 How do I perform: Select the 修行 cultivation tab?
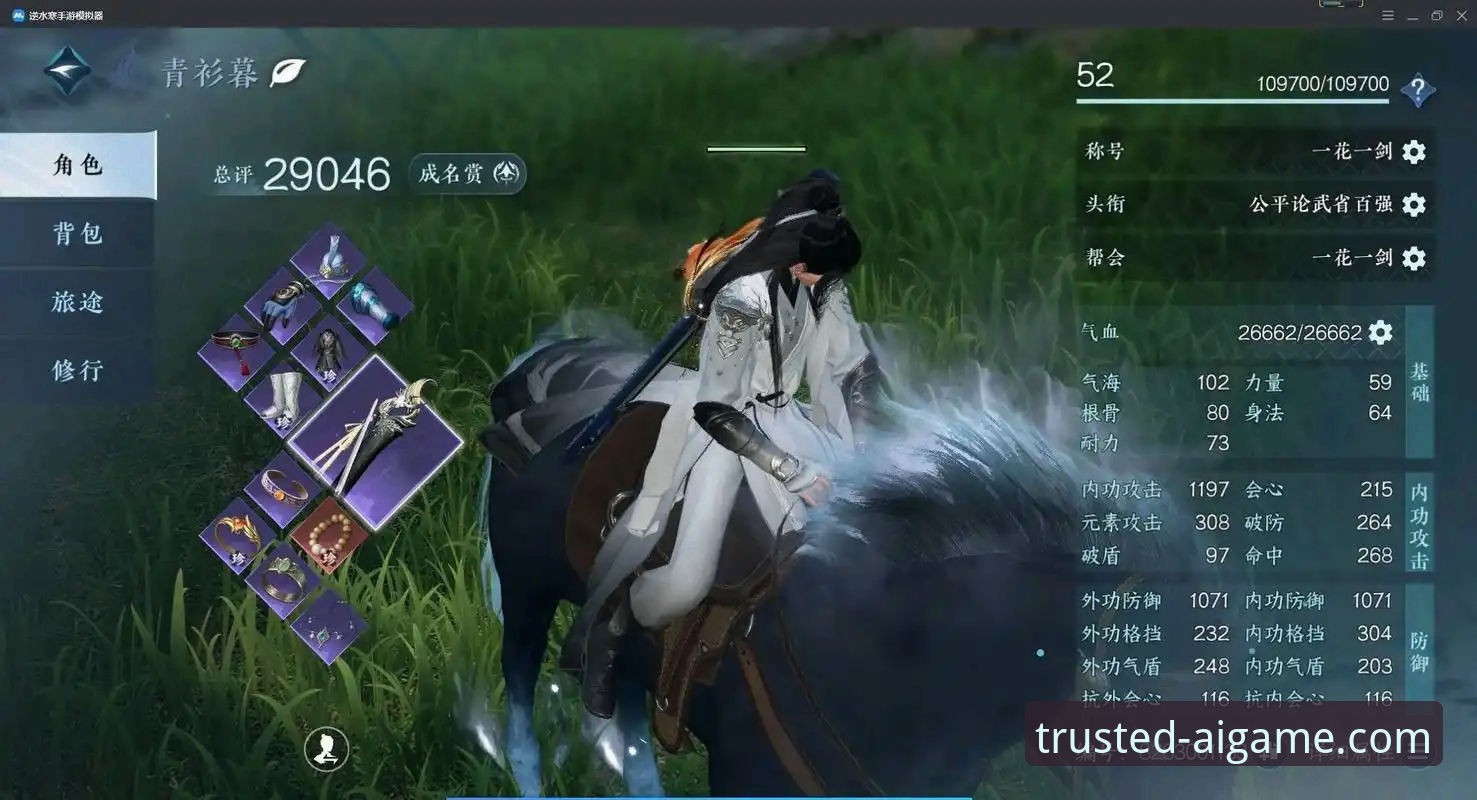(x=77, y=369)
